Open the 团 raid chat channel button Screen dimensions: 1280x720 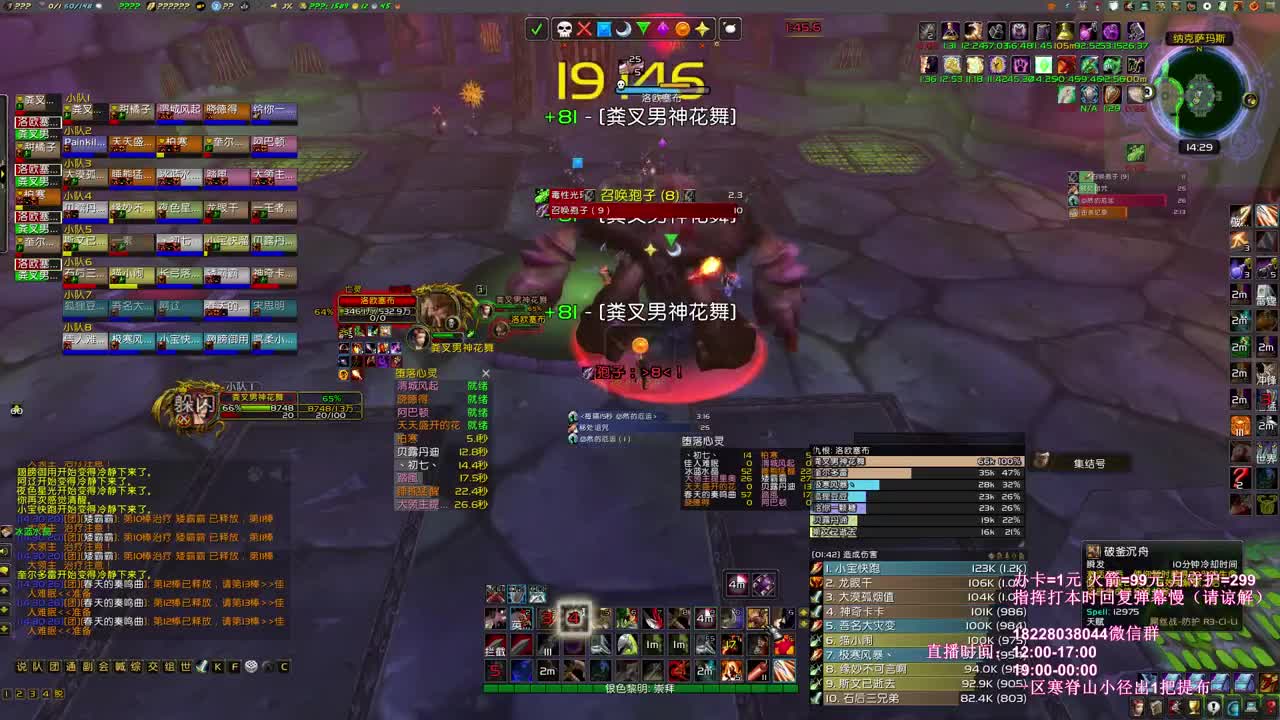pos(53,666)
